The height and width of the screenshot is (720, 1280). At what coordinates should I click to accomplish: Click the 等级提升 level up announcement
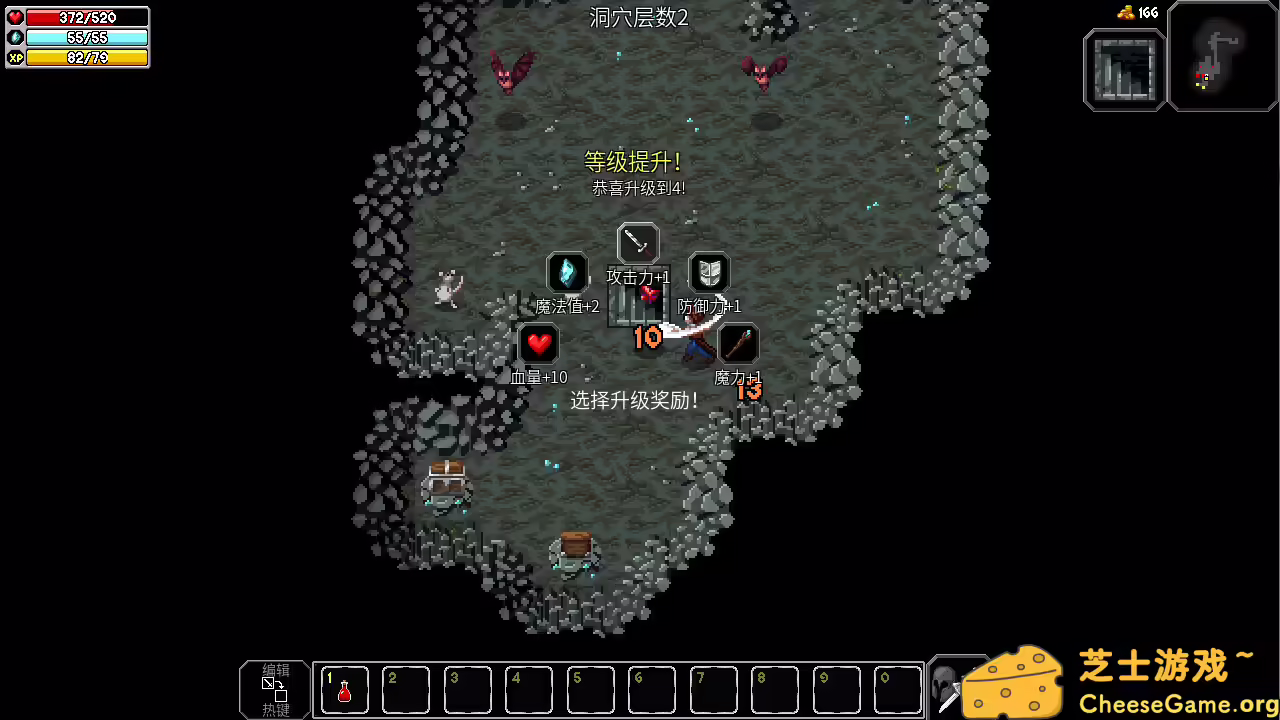pos(632,161)
